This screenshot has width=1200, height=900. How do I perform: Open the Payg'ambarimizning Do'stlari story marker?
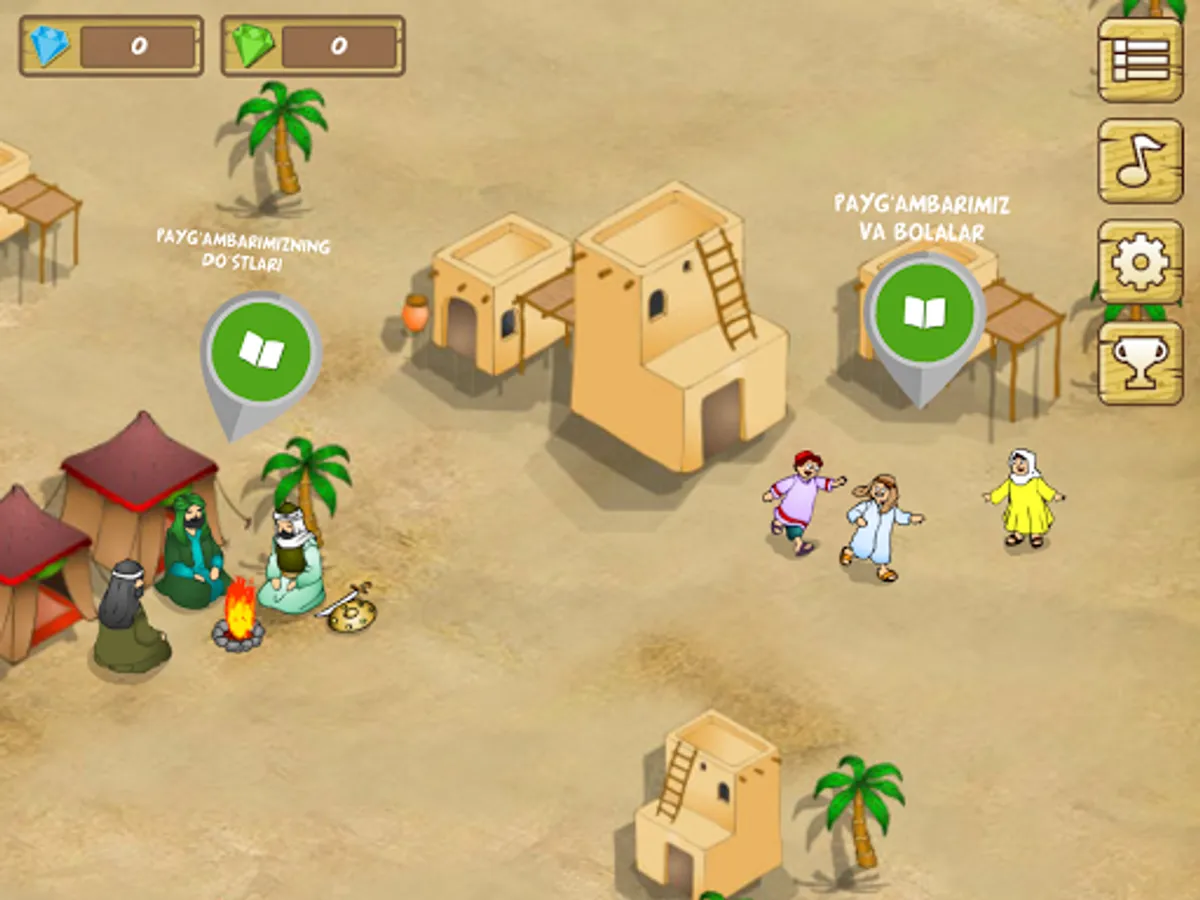pyautogui.click(x=260, y=352)
